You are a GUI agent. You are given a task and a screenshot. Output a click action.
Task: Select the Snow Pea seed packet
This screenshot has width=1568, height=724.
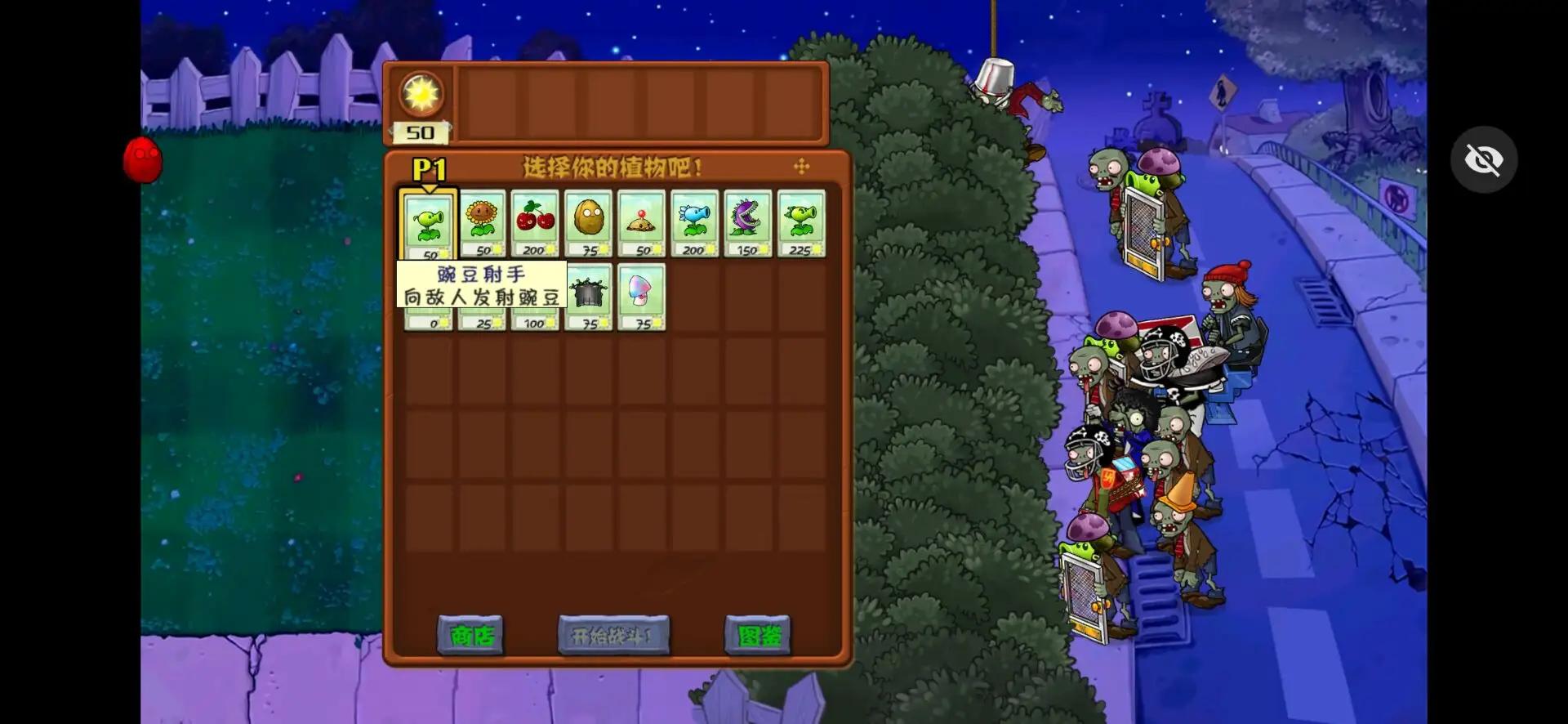695,221
